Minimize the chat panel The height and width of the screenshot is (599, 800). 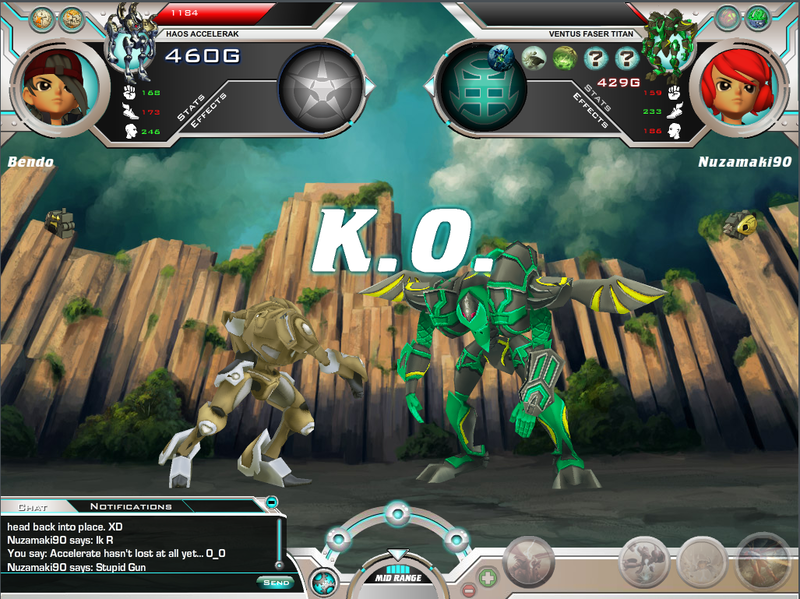[x=272, y=501]
